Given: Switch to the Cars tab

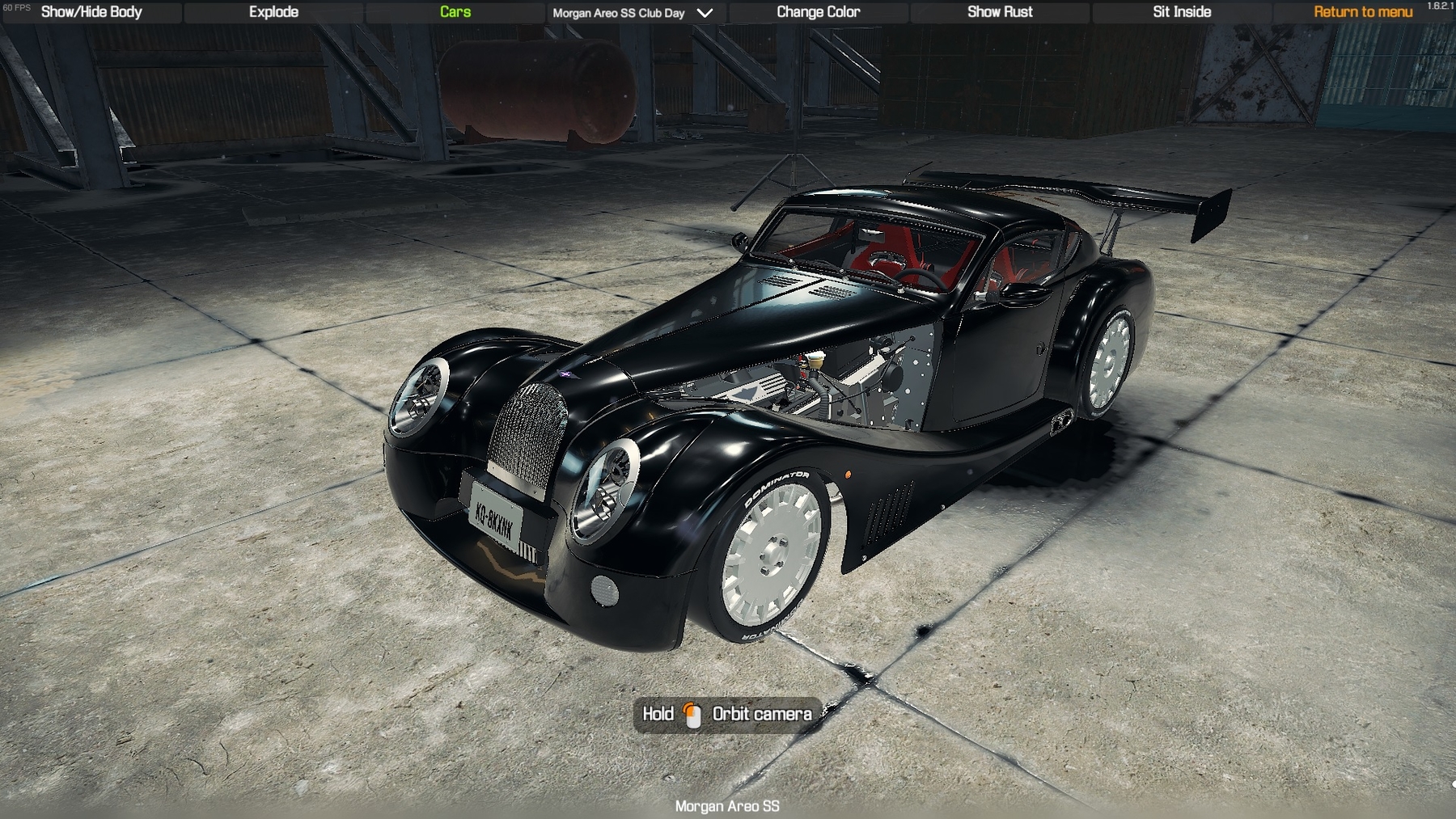Looking at the screenshot, I should (455, 12).
